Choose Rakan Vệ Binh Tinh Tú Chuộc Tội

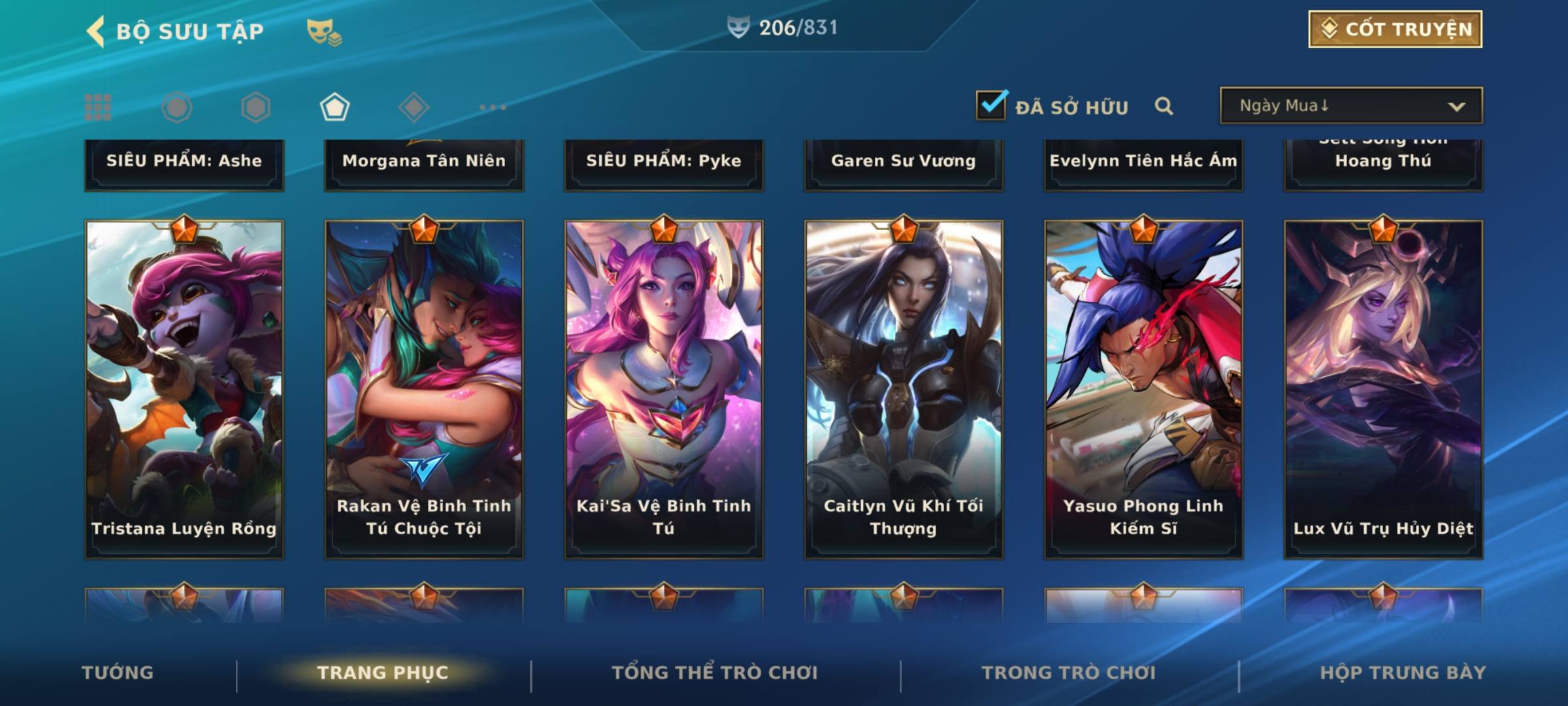424,389
